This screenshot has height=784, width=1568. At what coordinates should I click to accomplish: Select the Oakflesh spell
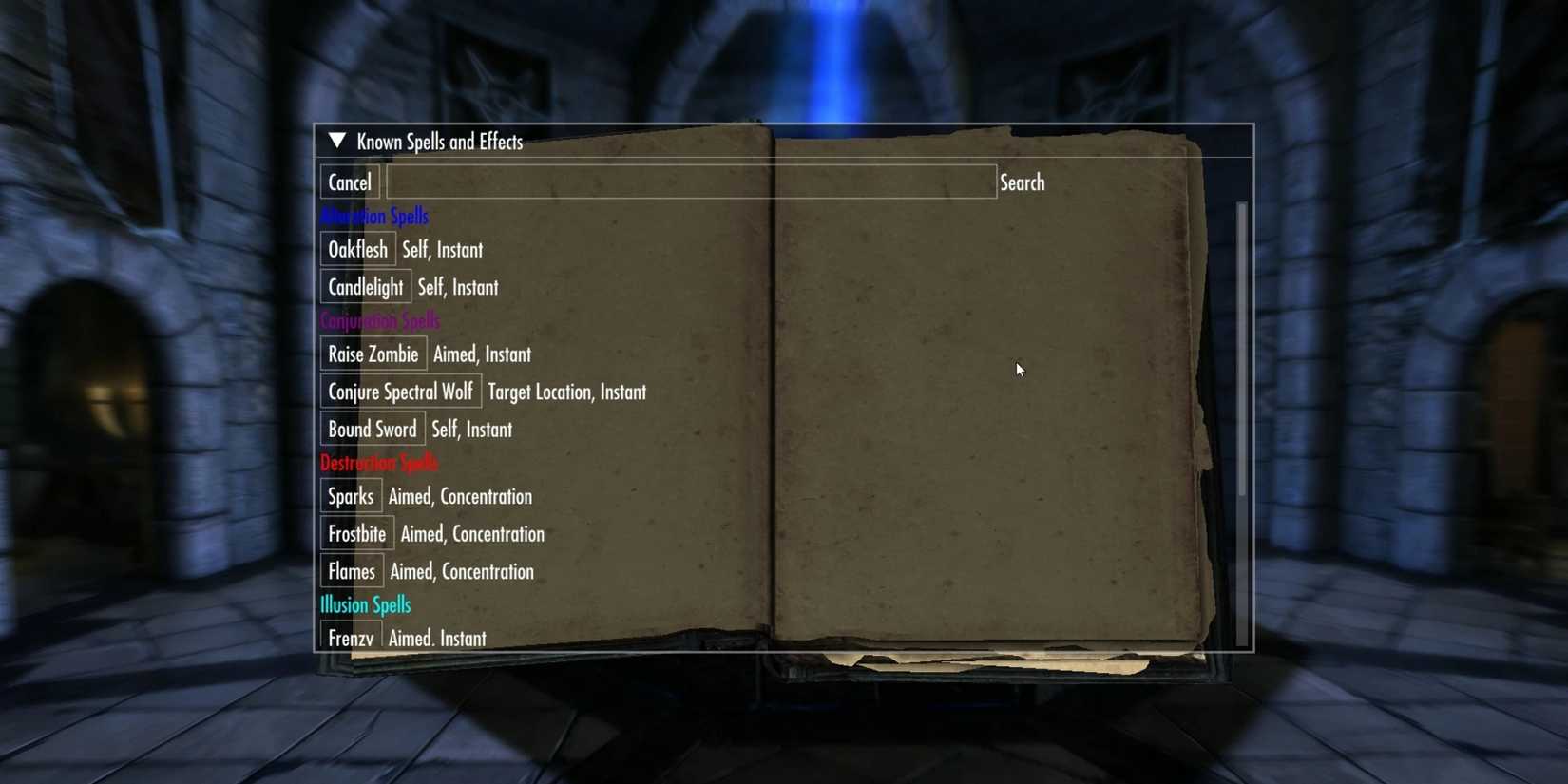tap(357, 249)
